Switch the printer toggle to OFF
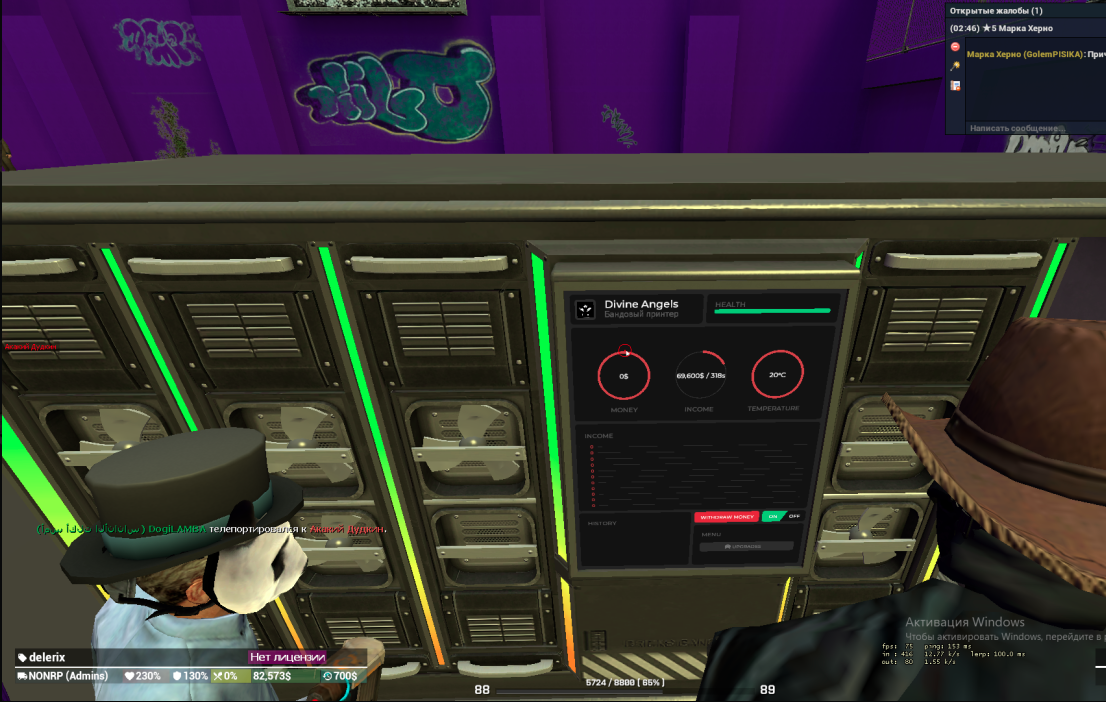1106x702 pixels. click(x=794, y=517)
